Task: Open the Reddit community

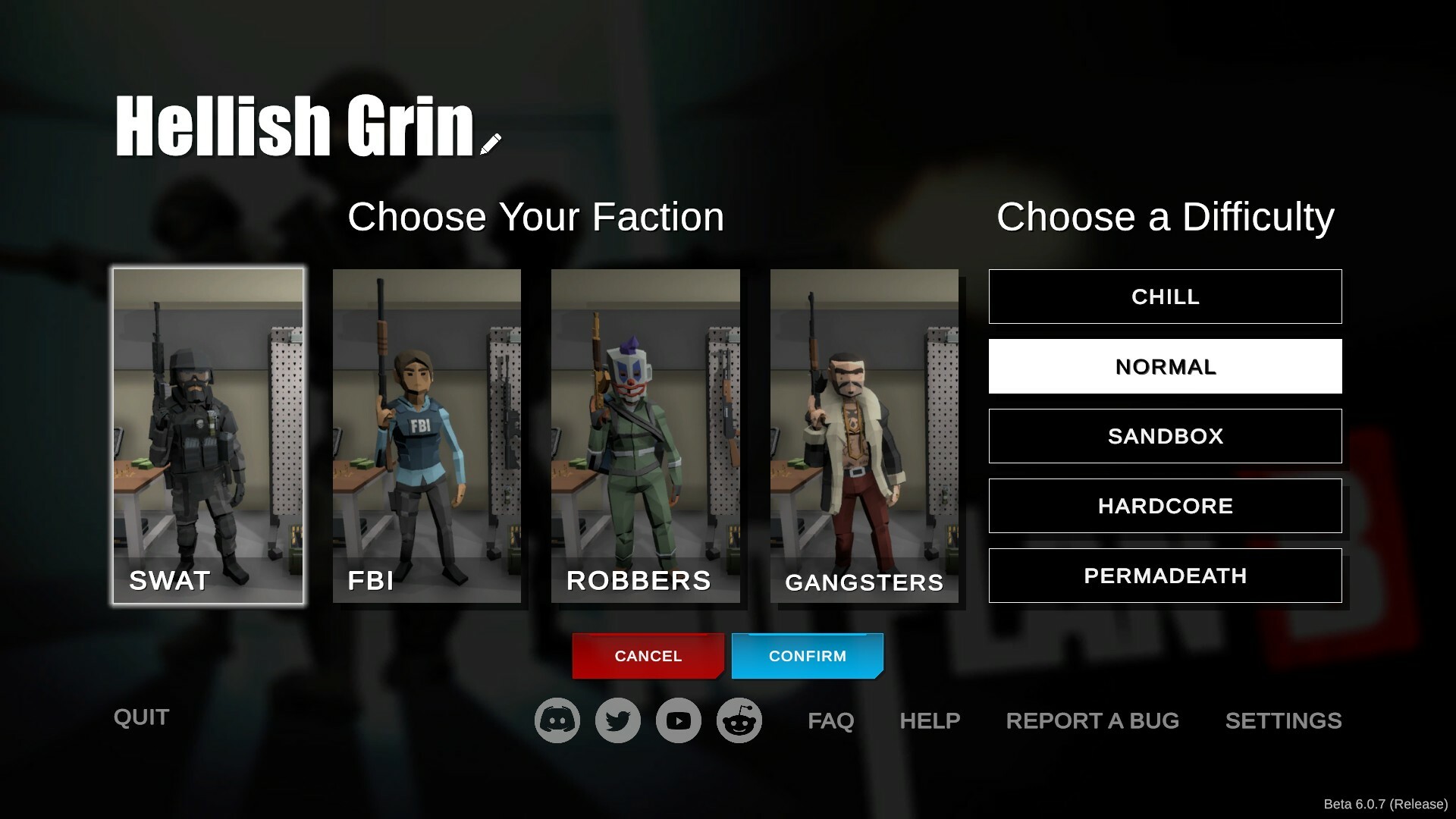Action: [739, 720]
